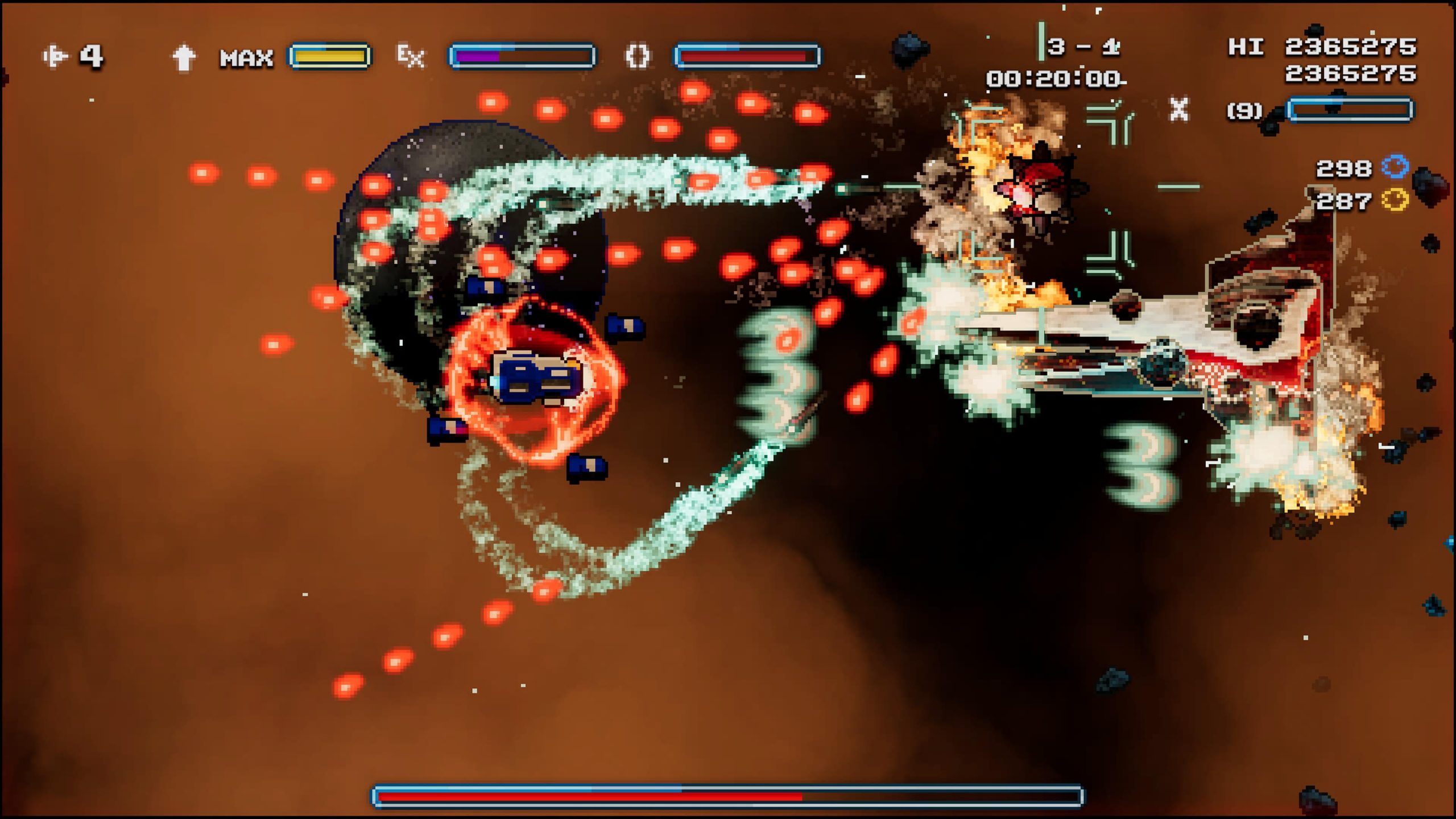The width and height of the screenshot is (1456, 819).
Task: Click the blue ring pickup counter icon
Action: 1395,167
